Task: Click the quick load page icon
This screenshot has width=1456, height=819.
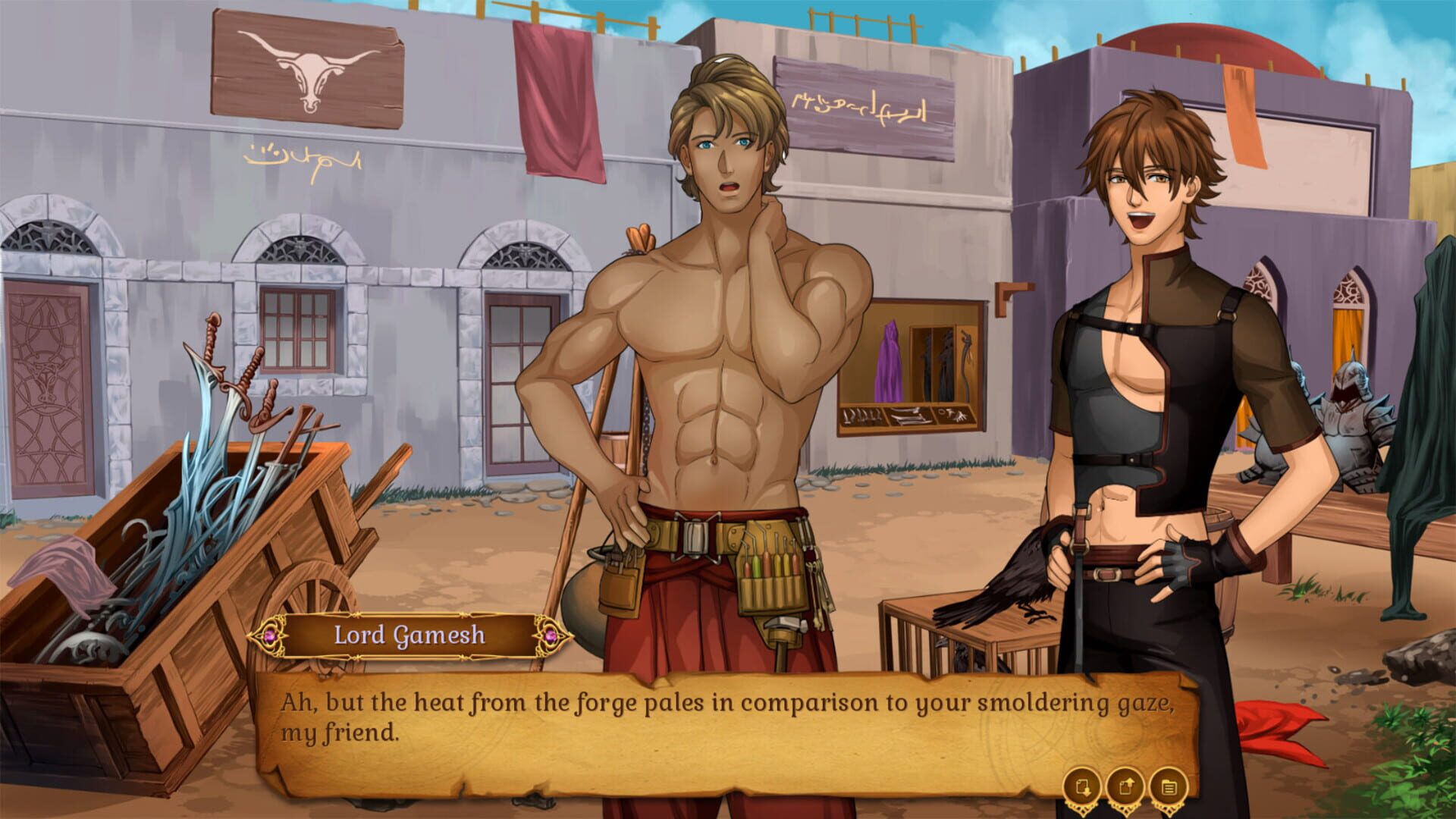Action: pyautogui.click(x=1126, y=786)
